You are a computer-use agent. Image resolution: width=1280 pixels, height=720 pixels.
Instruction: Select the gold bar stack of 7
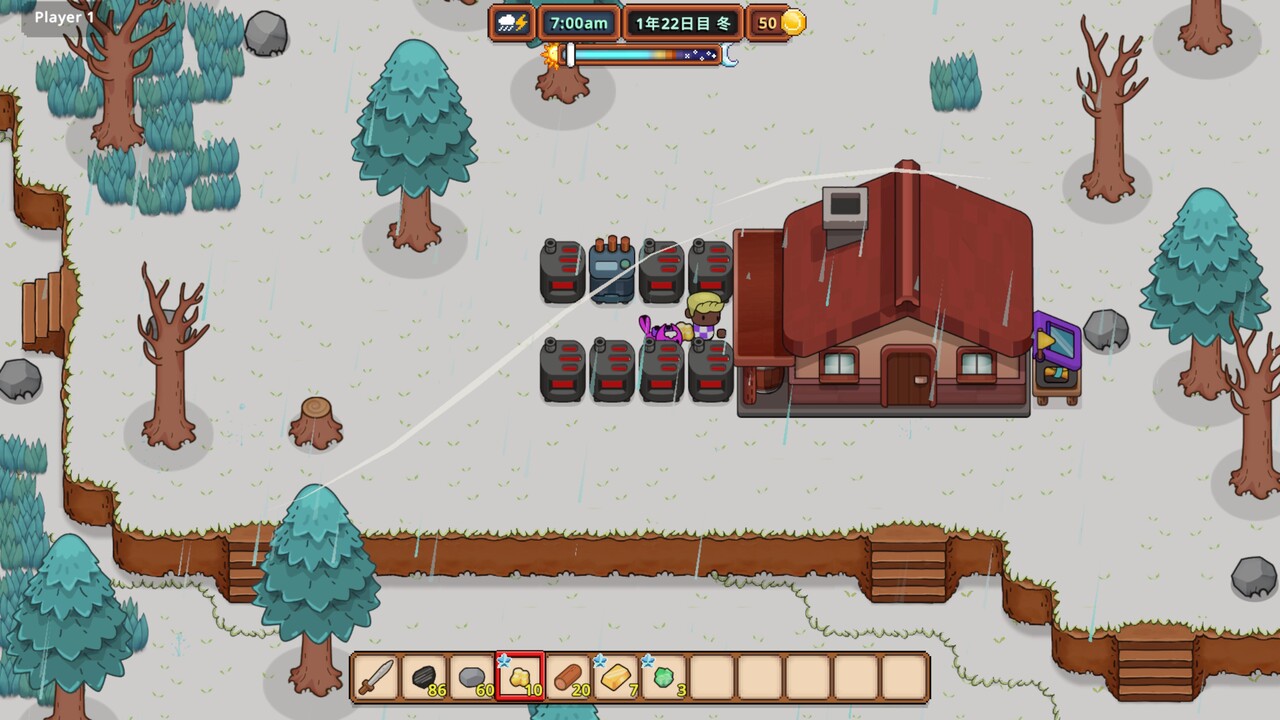click(616, 677)
